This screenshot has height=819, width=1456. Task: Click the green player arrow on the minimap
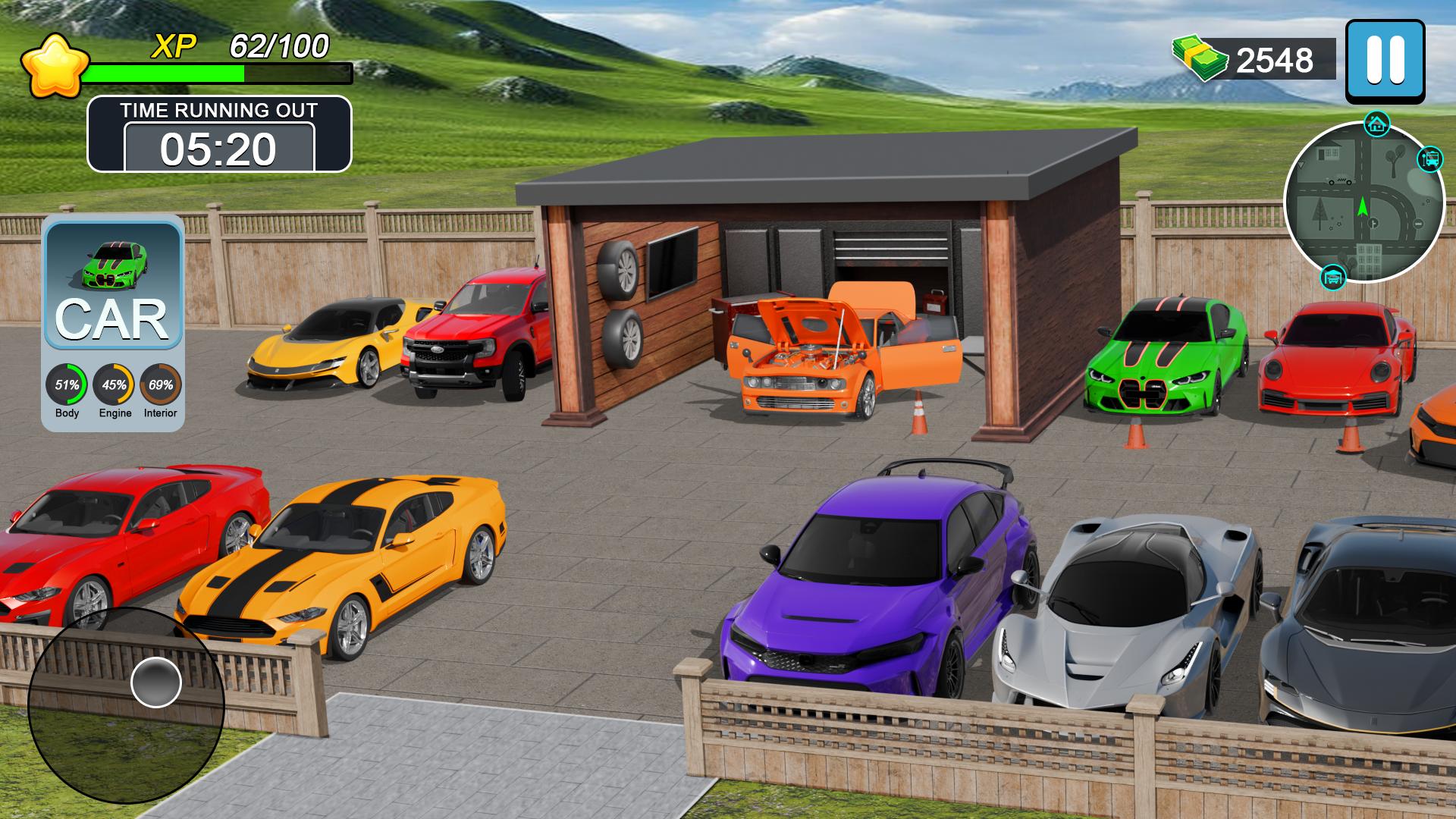pyautogui.click(x=1363, y=206)
